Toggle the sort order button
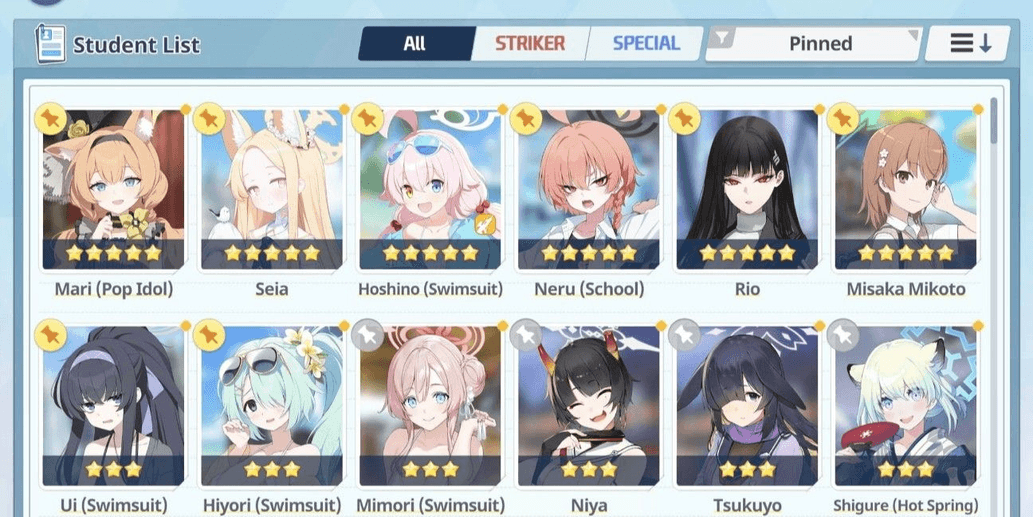The height and width of the screenshot is (517, 1033). pyautogui.click(x=969, y=44)
